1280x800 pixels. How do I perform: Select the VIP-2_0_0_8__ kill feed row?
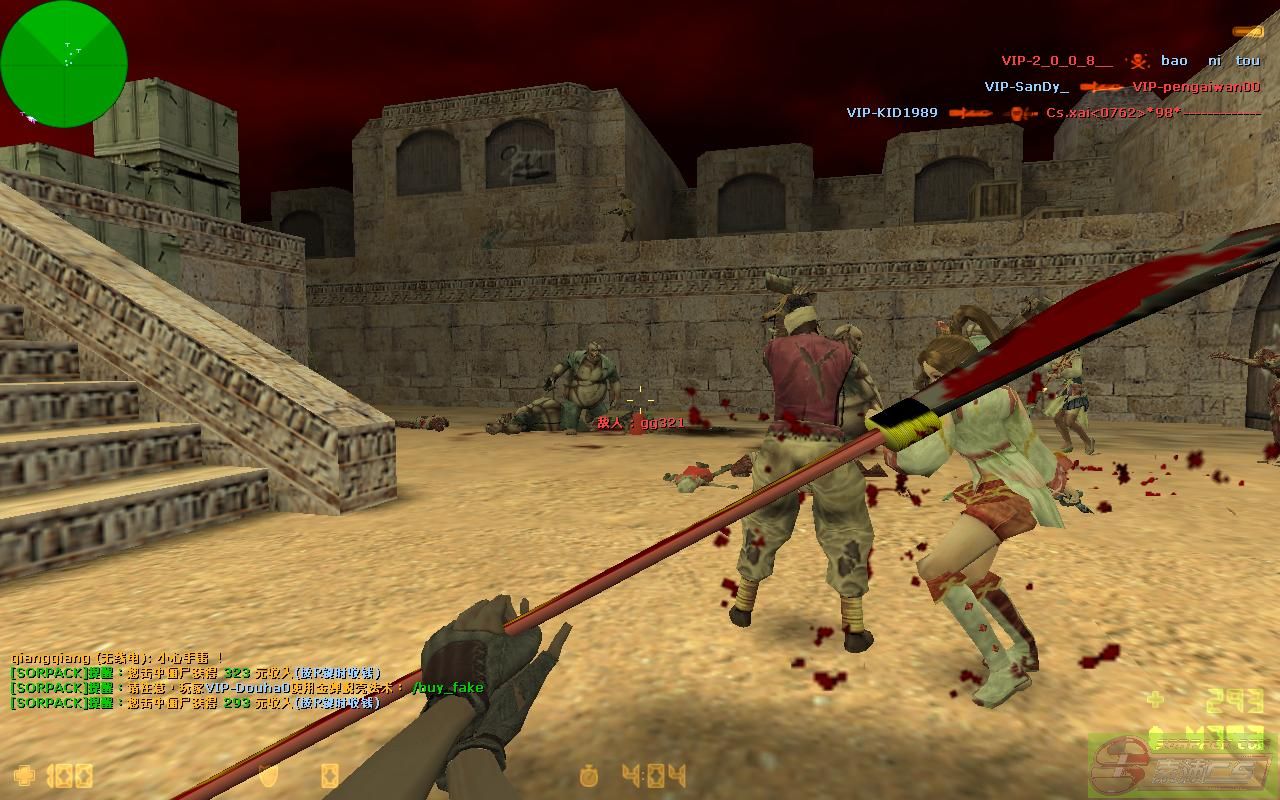1129,61
